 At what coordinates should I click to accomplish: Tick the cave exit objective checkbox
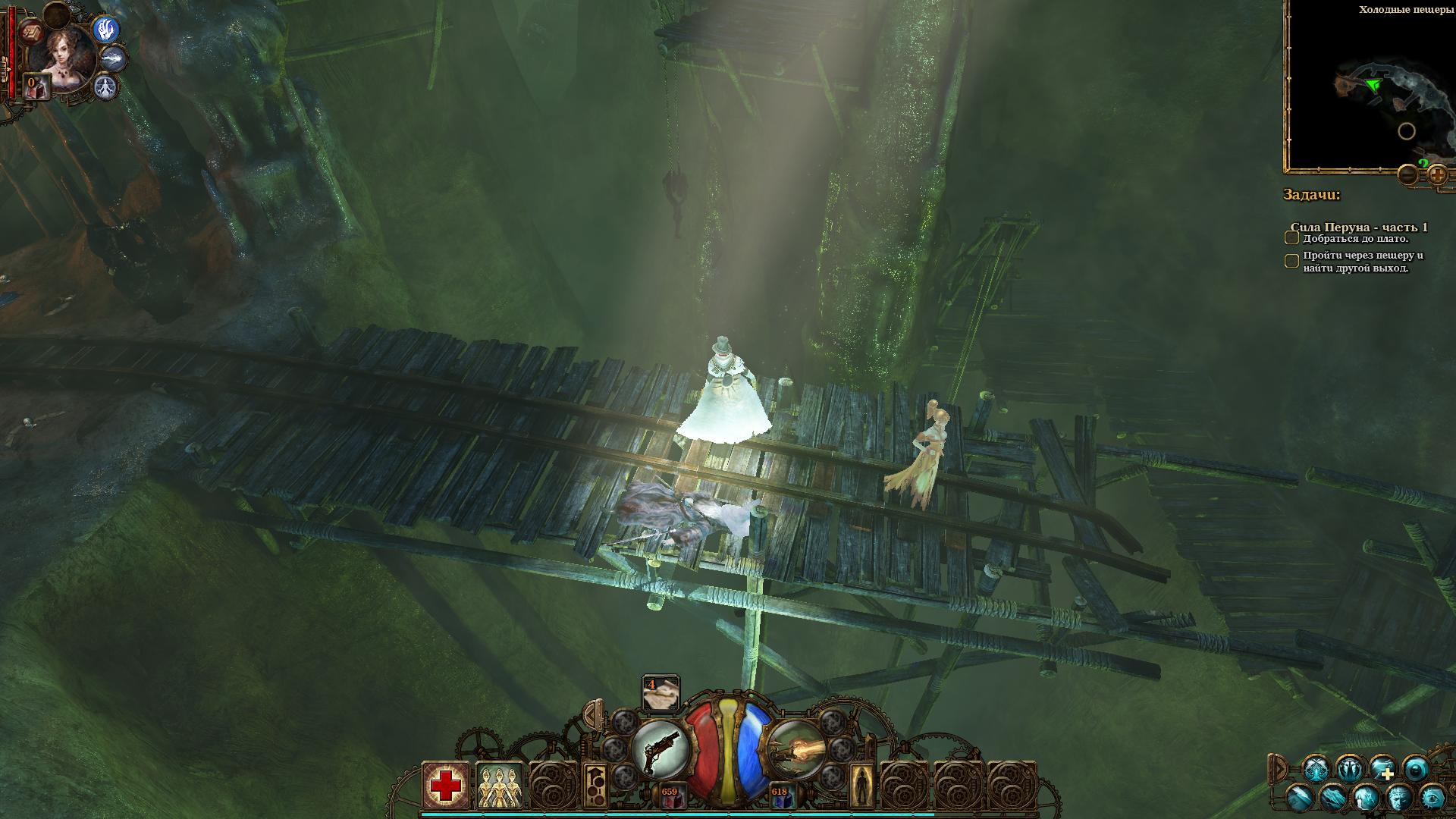tap(1291, 262)
